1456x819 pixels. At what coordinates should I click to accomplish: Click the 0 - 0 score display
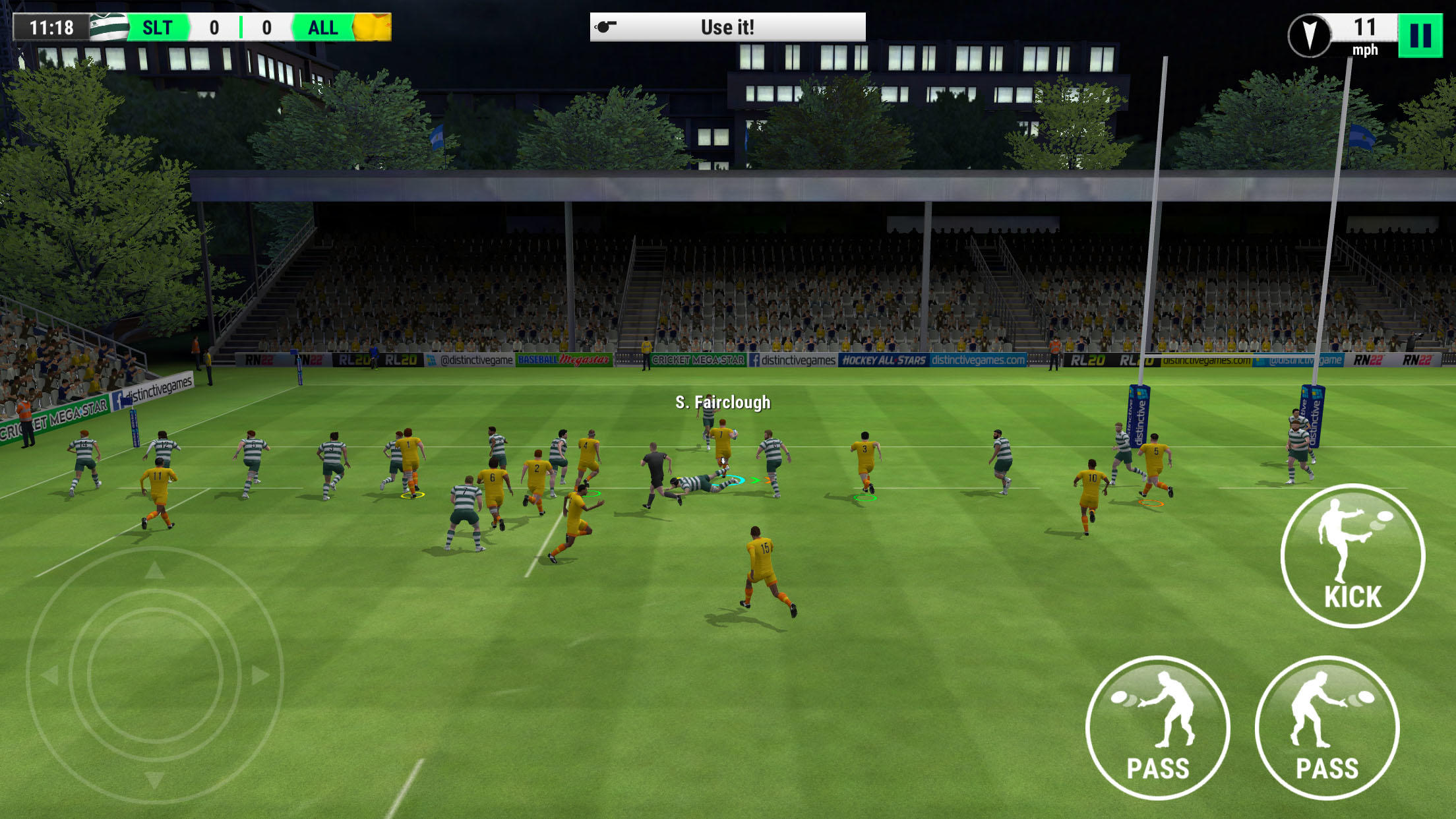[241, 27]
